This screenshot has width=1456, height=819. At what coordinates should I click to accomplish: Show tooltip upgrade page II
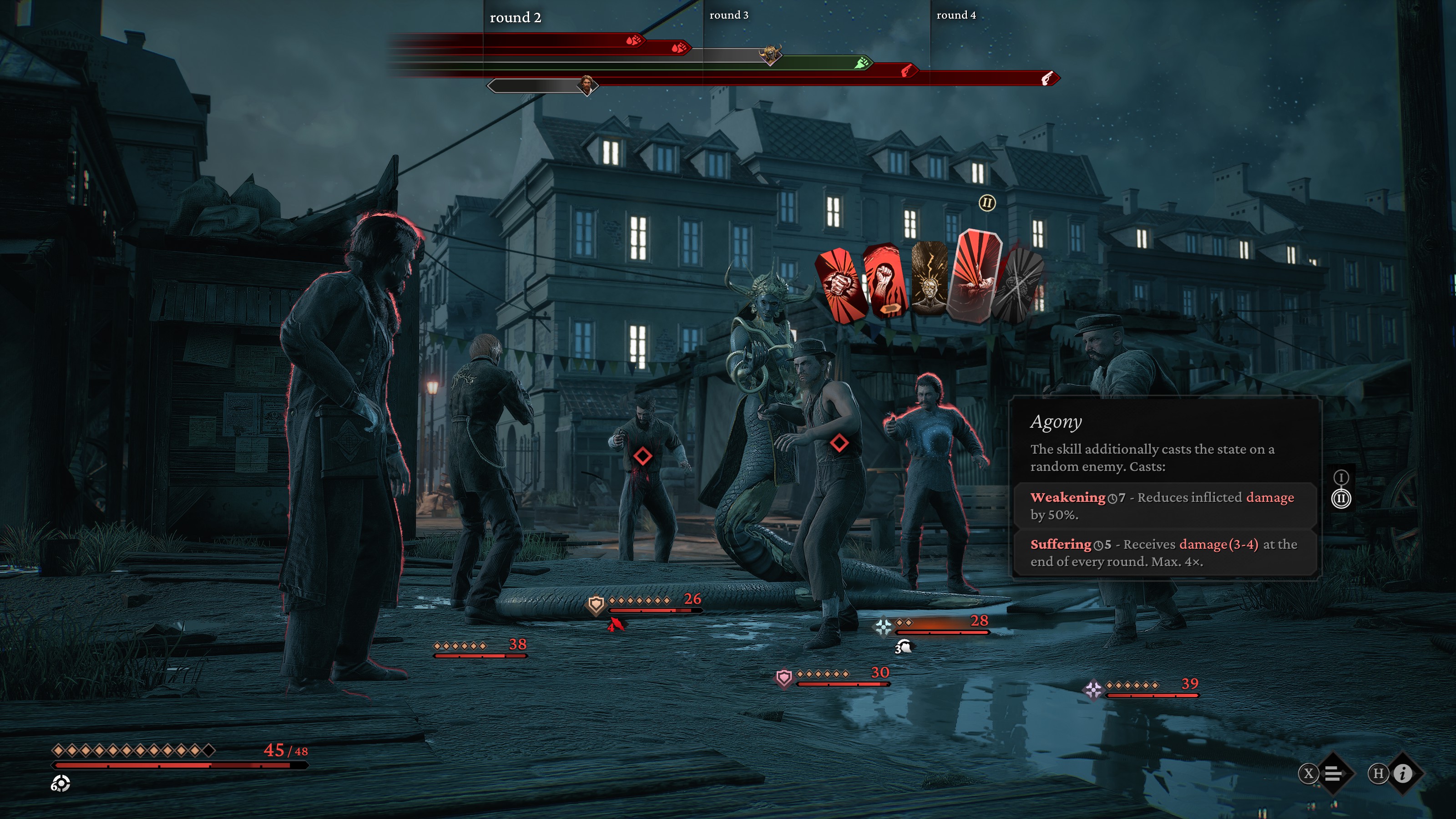pyautogui.click(x=1341, y=499)
